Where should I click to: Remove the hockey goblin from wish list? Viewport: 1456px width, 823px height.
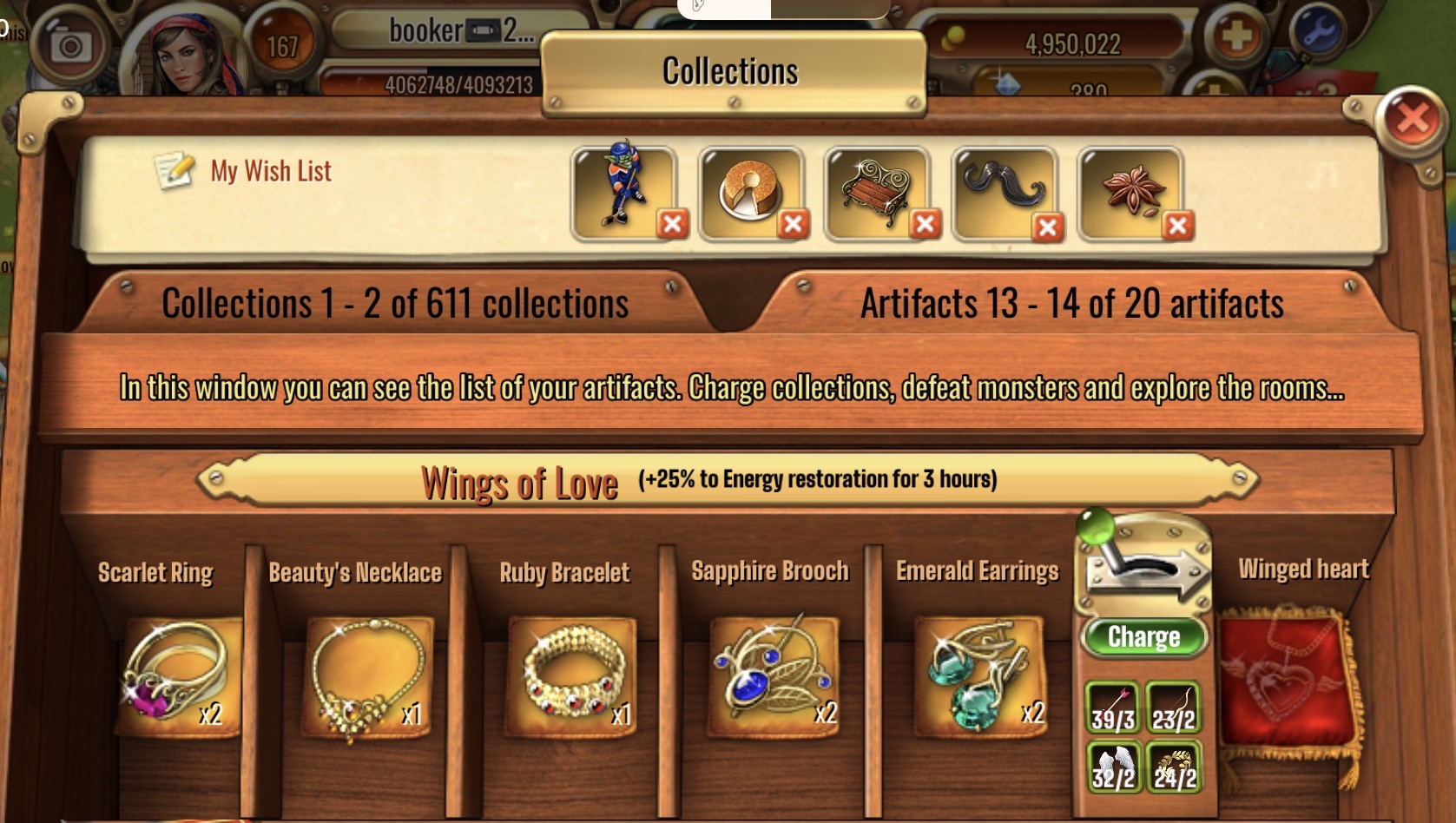click(672, 225)
